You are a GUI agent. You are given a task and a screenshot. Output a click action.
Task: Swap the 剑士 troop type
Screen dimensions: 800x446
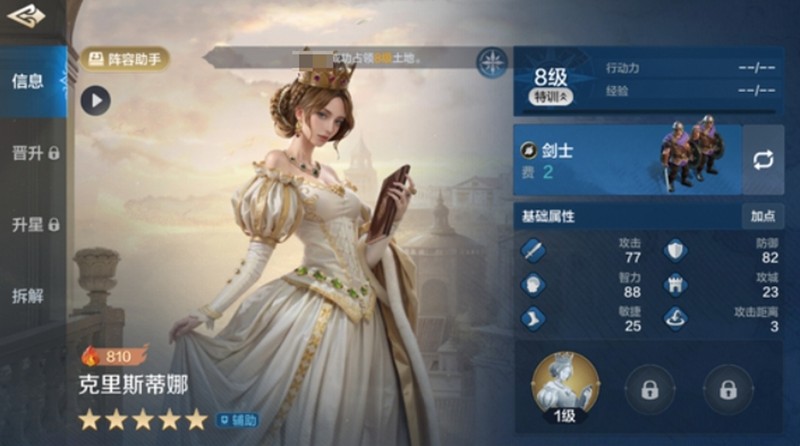click(763, 160)
